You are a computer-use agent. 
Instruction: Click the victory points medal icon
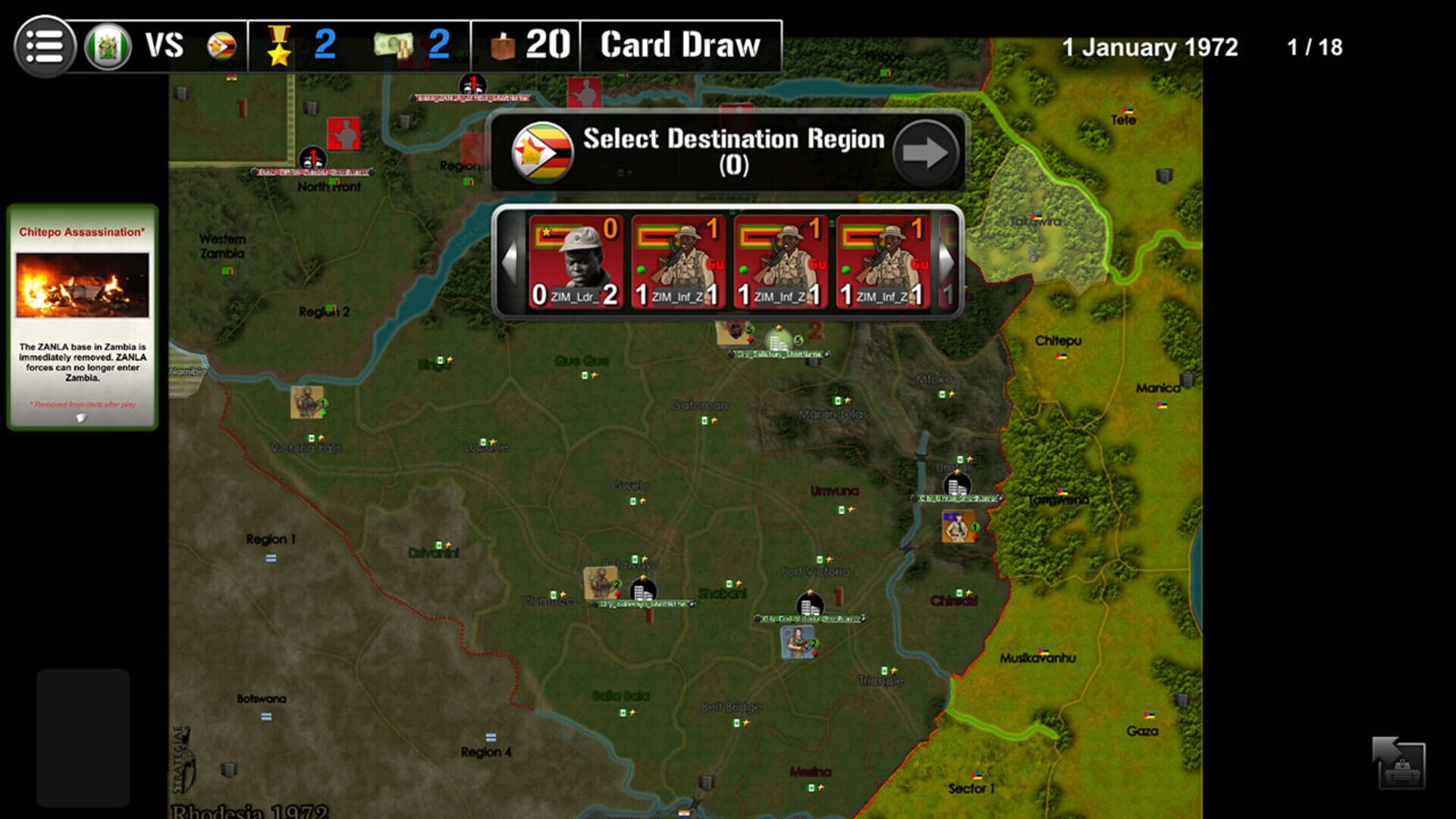click(x=281, y=45)
